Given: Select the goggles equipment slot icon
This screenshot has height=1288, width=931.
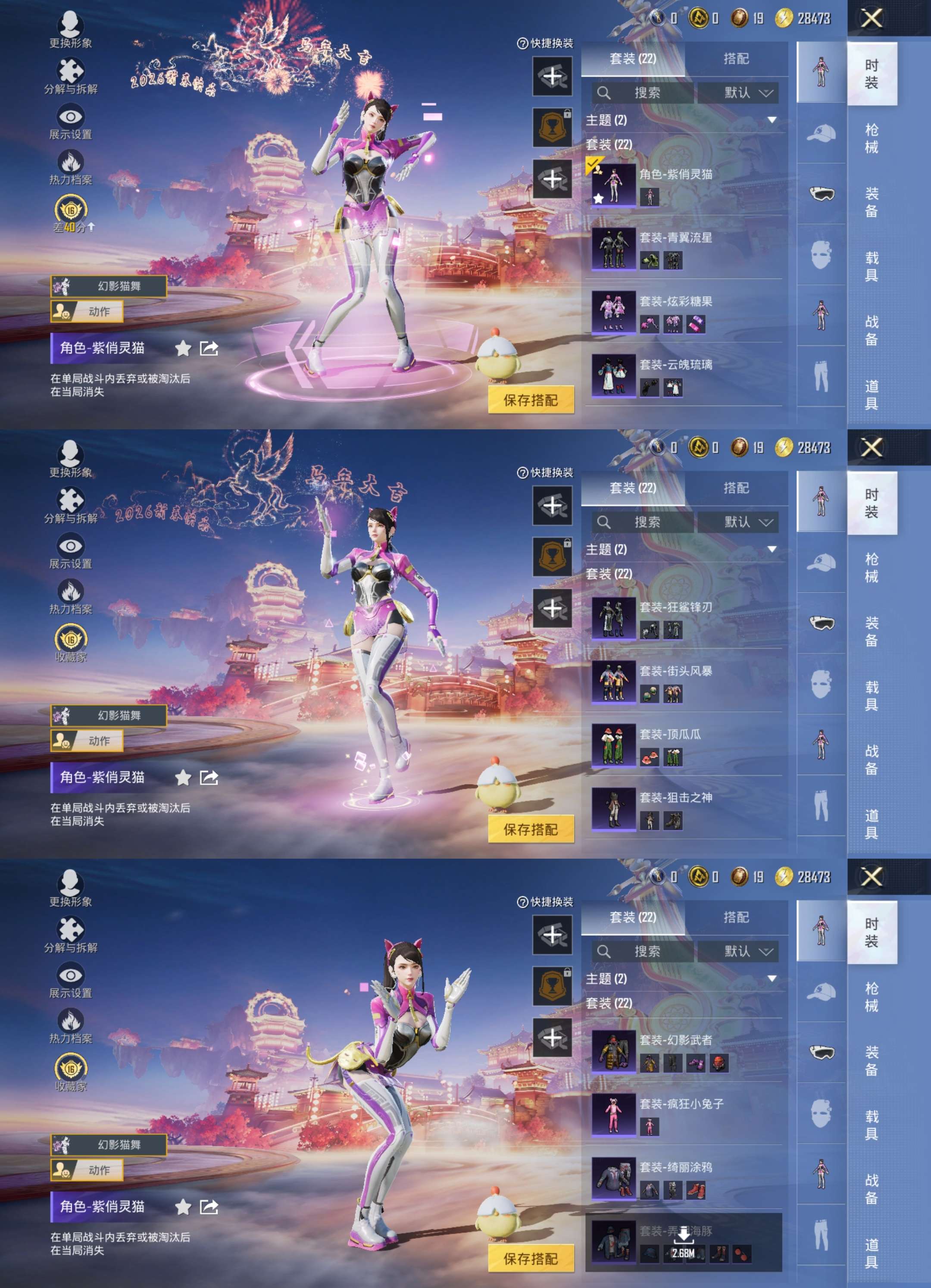Looking at the screenshot, I should pyautogui.click(x=822, y=193).
